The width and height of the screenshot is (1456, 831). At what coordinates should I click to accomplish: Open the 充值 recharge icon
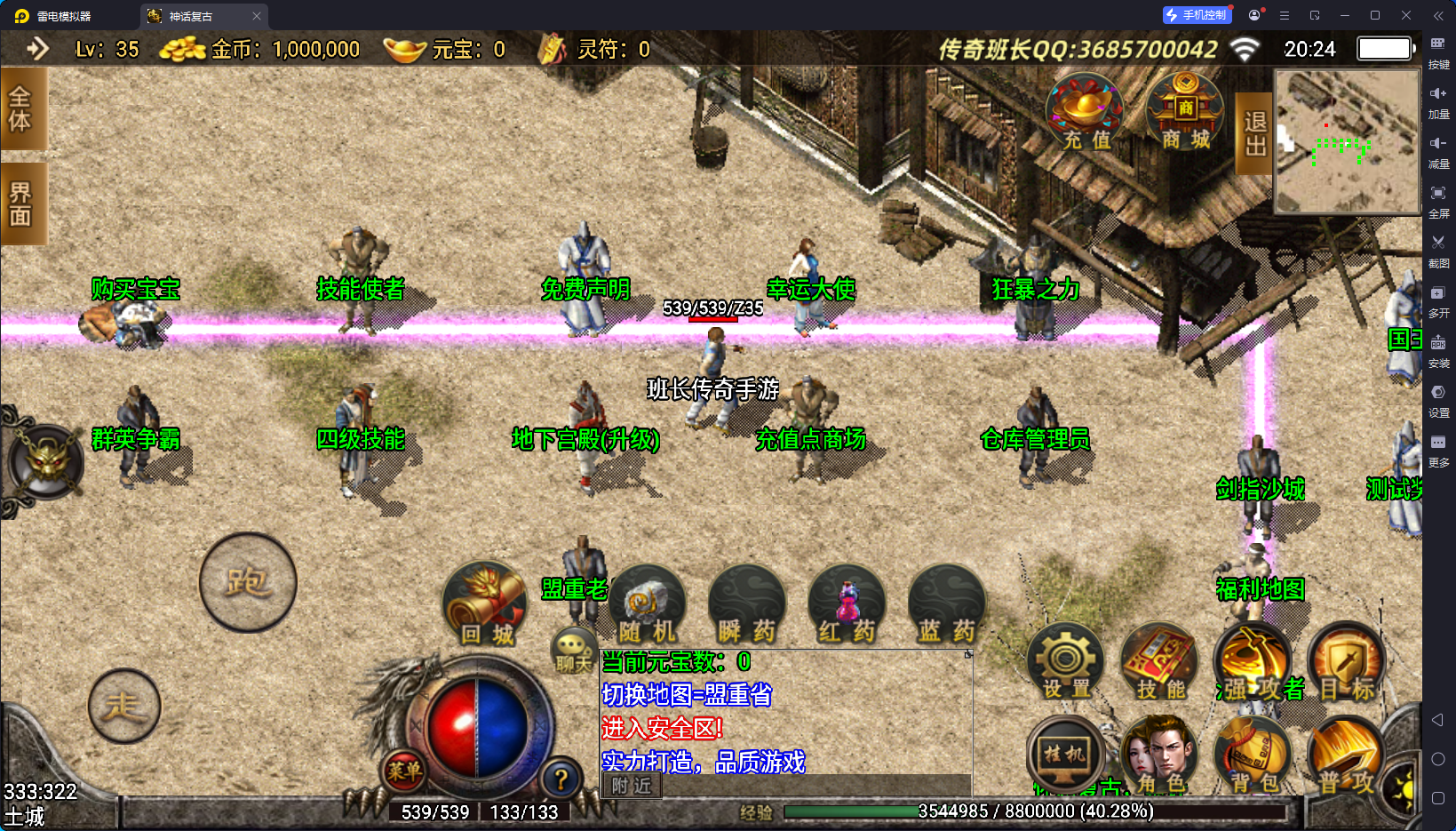tap(1085, 113)
